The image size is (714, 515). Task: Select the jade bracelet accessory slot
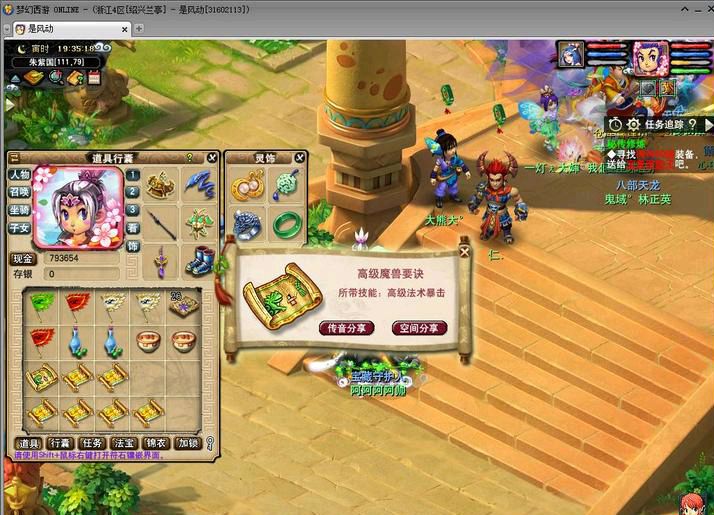(286, 222)
